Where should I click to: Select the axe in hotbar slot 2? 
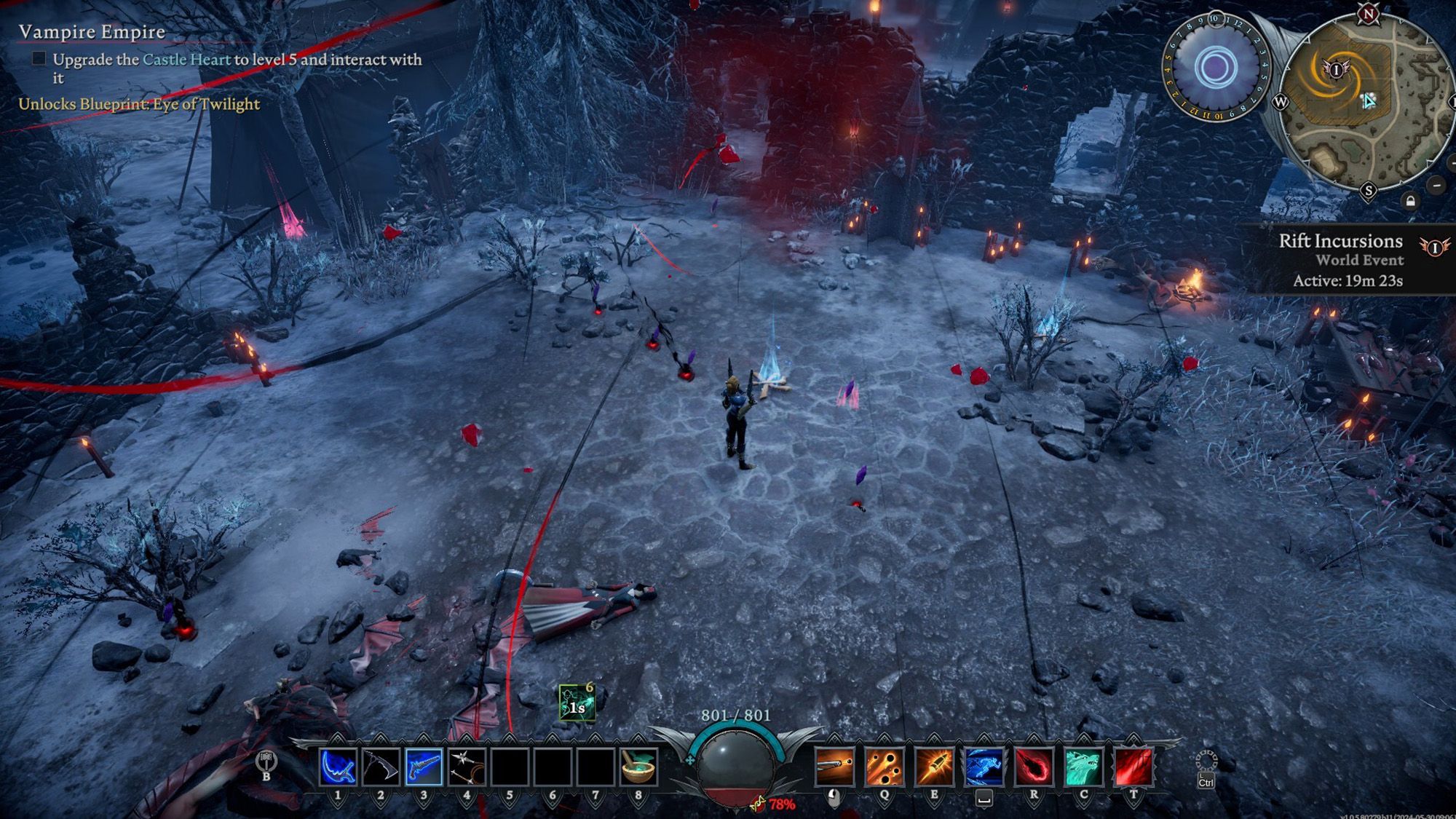381,767
